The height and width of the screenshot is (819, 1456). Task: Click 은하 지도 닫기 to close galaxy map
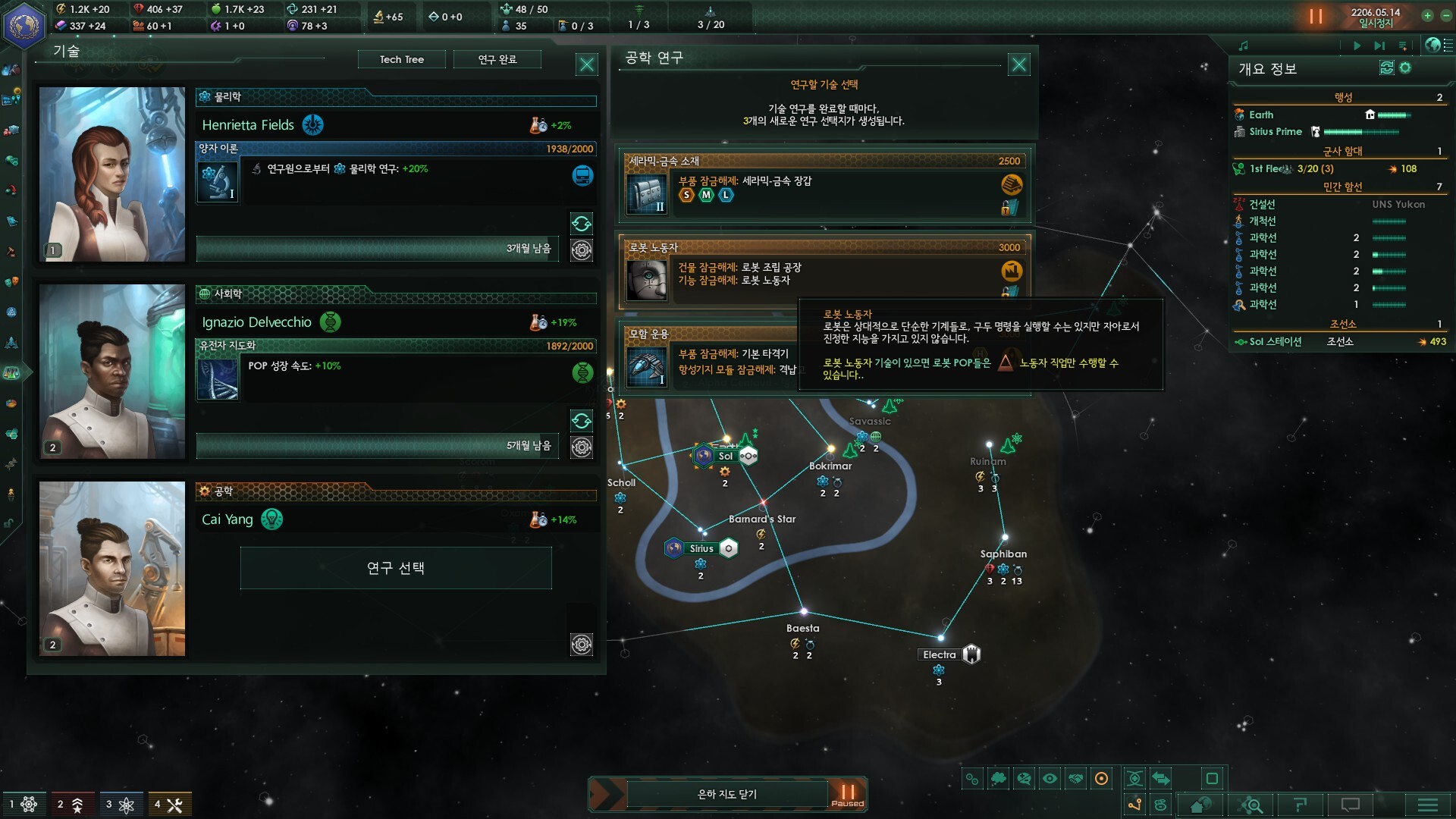726,794
